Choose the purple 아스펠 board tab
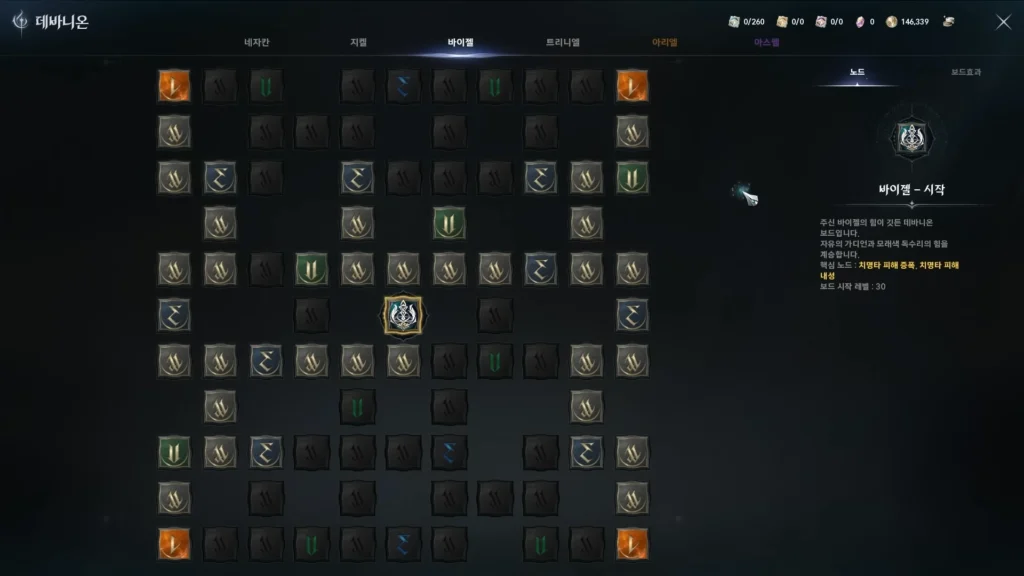Viewport: 1024px width, 576px height. click(767, 43)
